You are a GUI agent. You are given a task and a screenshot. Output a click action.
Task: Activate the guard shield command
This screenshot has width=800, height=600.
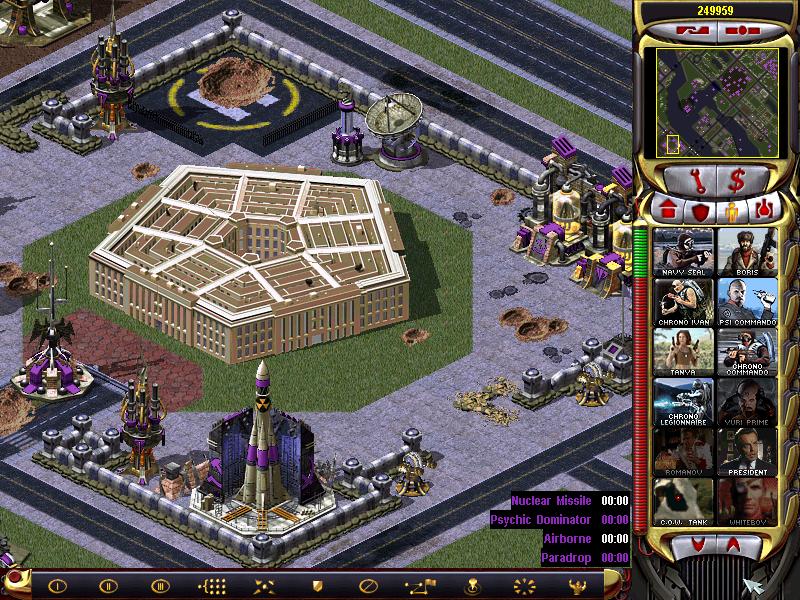point(316,586)
